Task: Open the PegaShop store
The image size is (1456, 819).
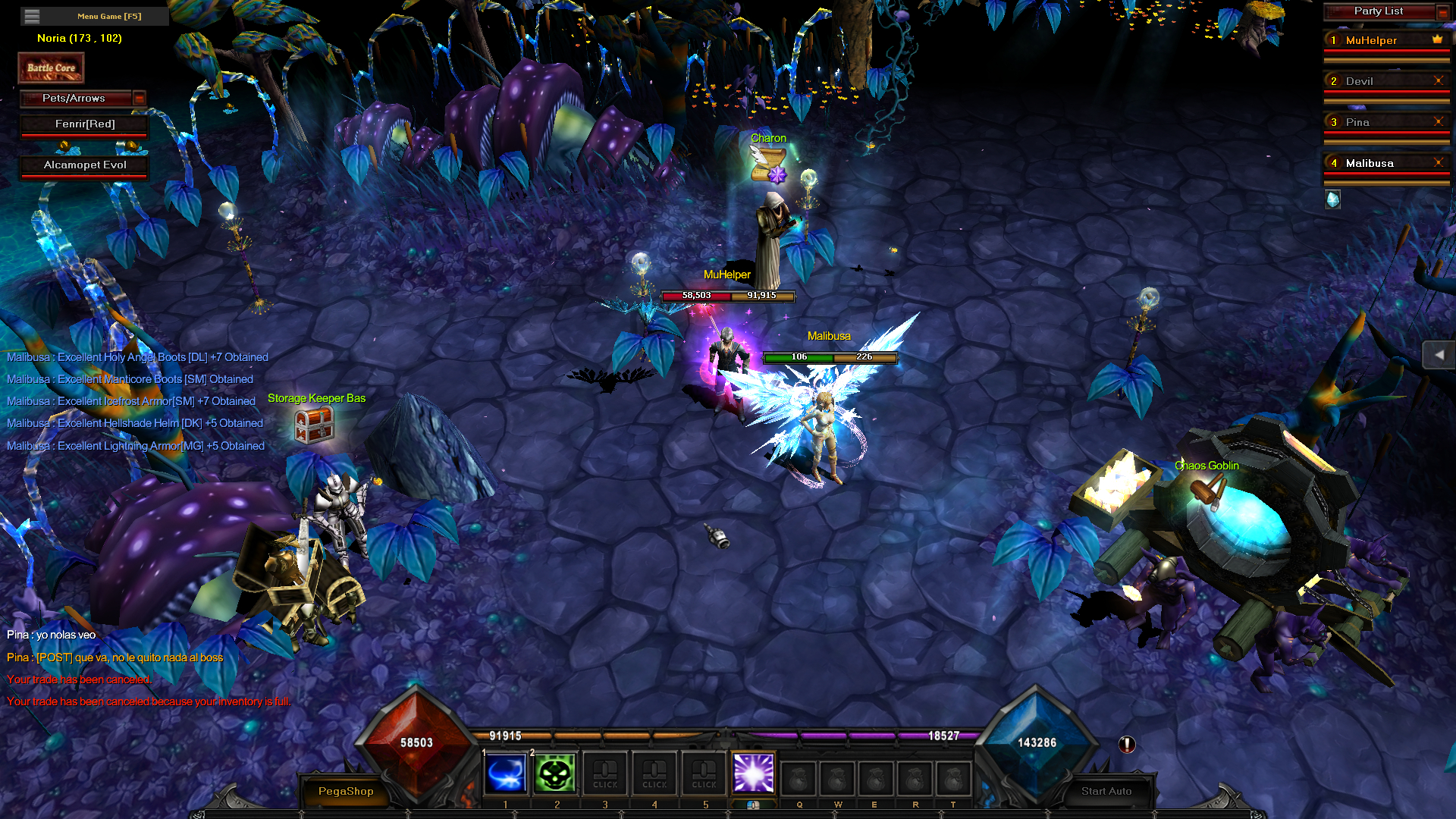Action: point(346,791)
